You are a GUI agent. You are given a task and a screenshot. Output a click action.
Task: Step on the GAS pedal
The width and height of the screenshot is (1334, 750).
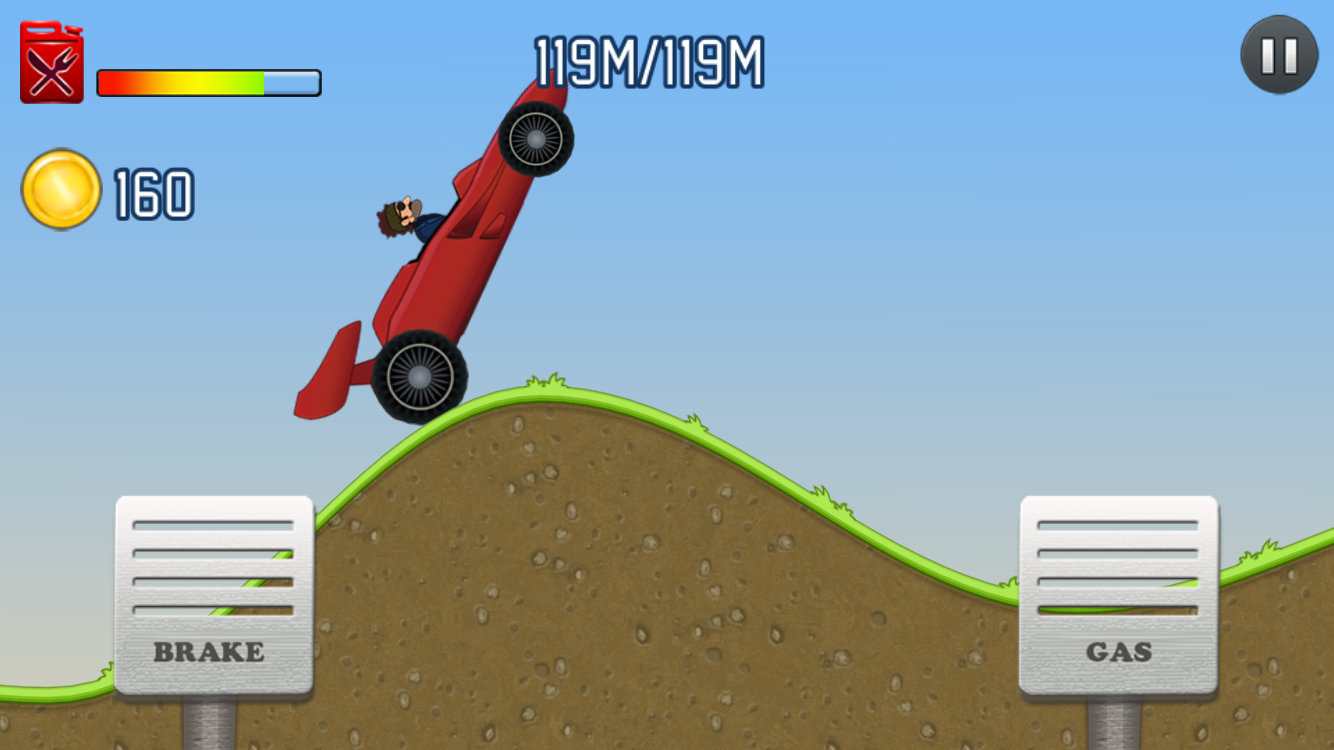[x=1118, y=595]
